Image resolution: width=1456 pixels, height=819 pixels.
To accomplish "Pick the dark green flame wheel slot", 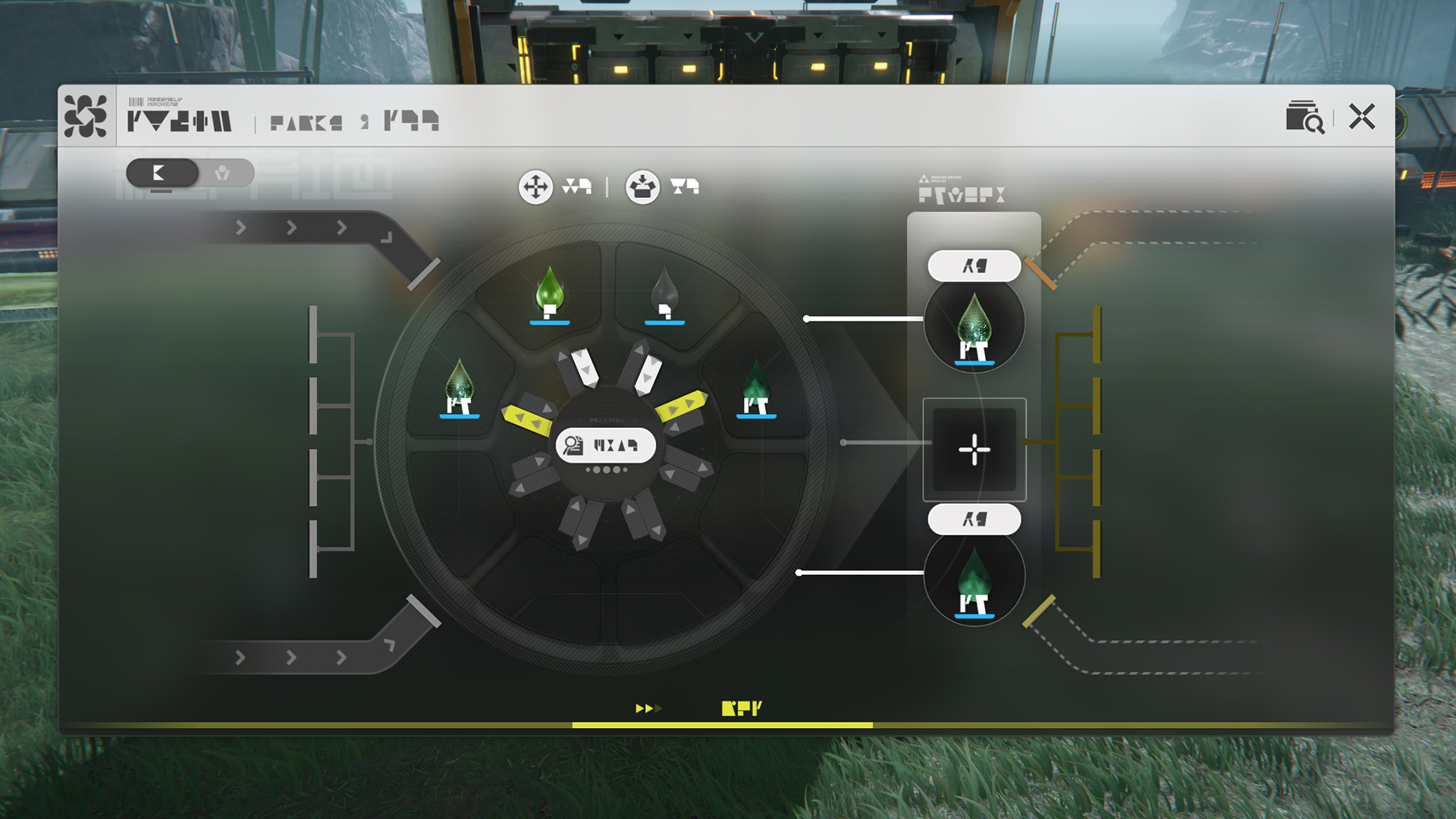I will tap(756, 387).
